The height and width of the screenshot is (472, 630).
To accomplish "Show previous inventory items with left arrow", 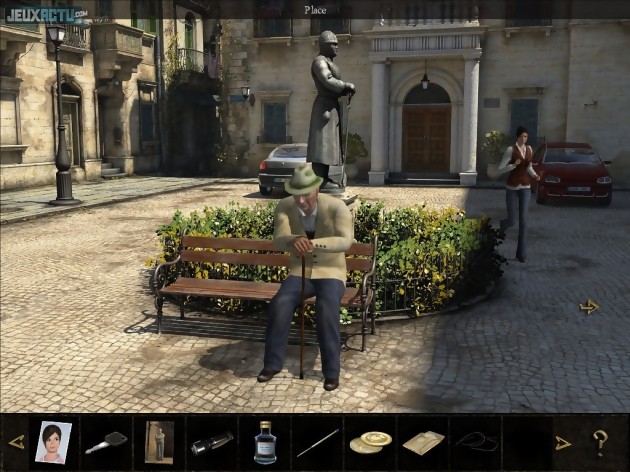I will tap(16, 442).
